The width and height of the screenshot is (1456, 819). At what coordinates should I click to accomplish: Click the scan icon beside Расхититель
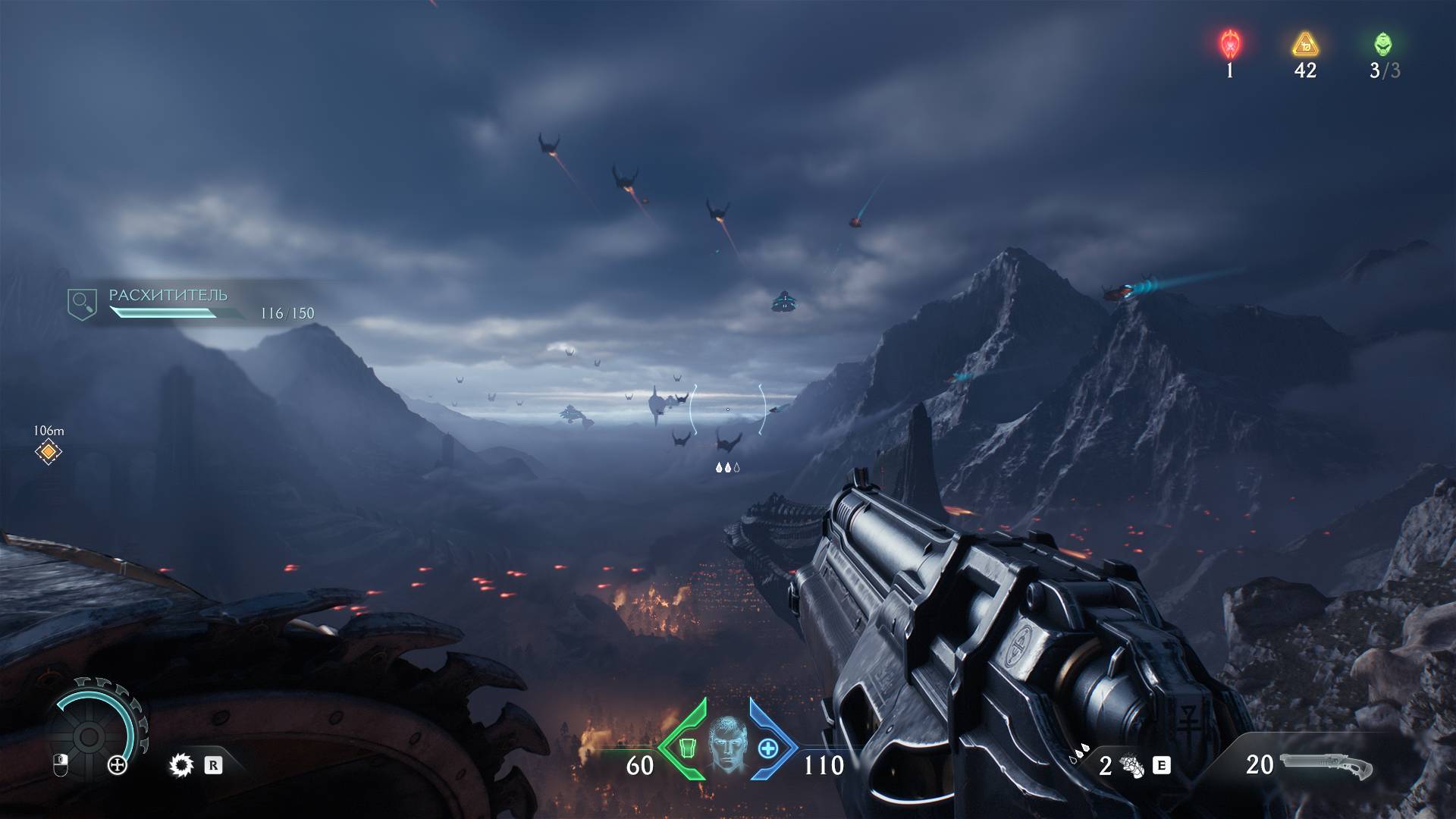point(82,303)
